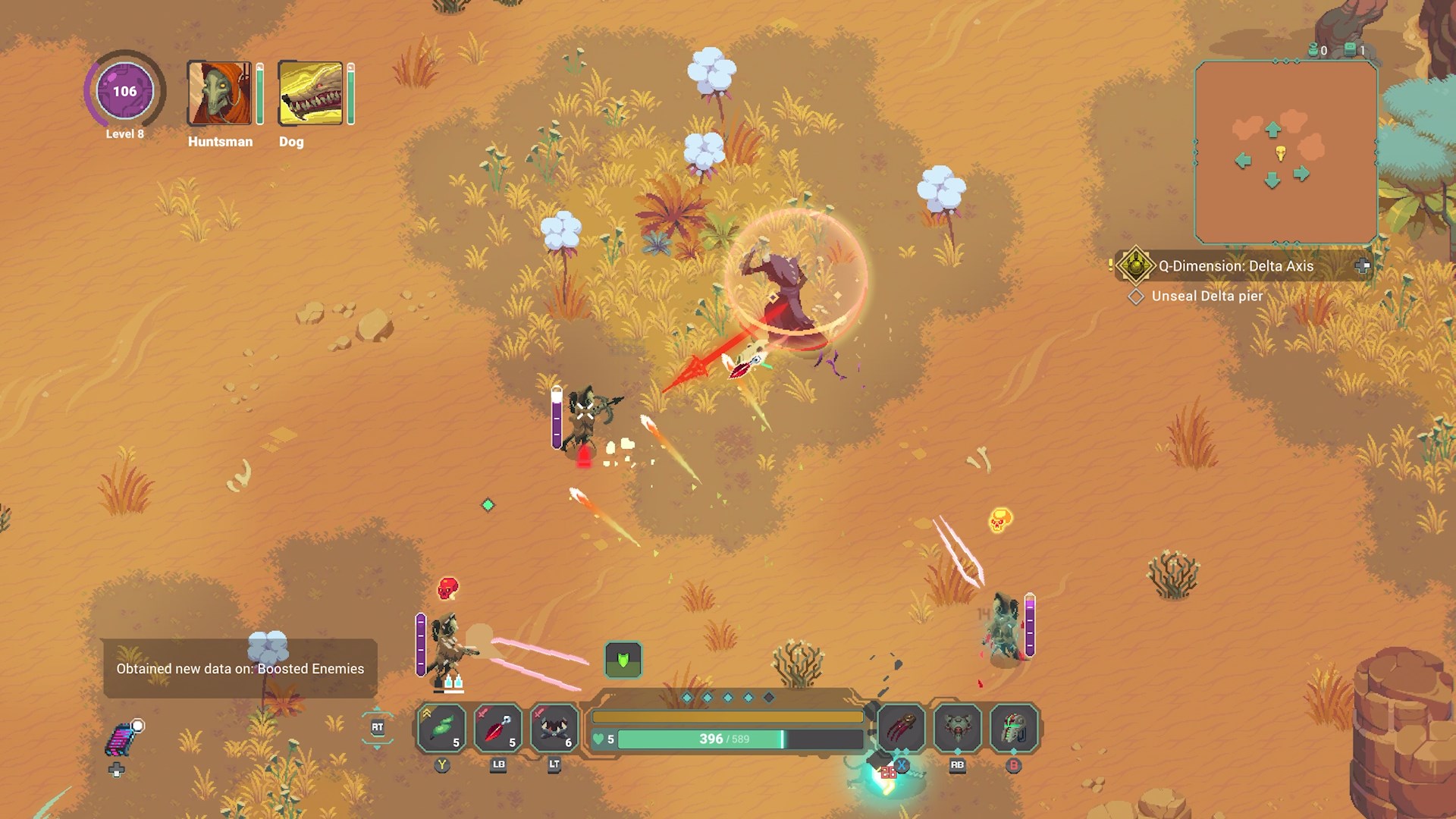Screen dimensions: 1456x819
Task: Activate the horned beast mask ability
Action: coord(554,728)
